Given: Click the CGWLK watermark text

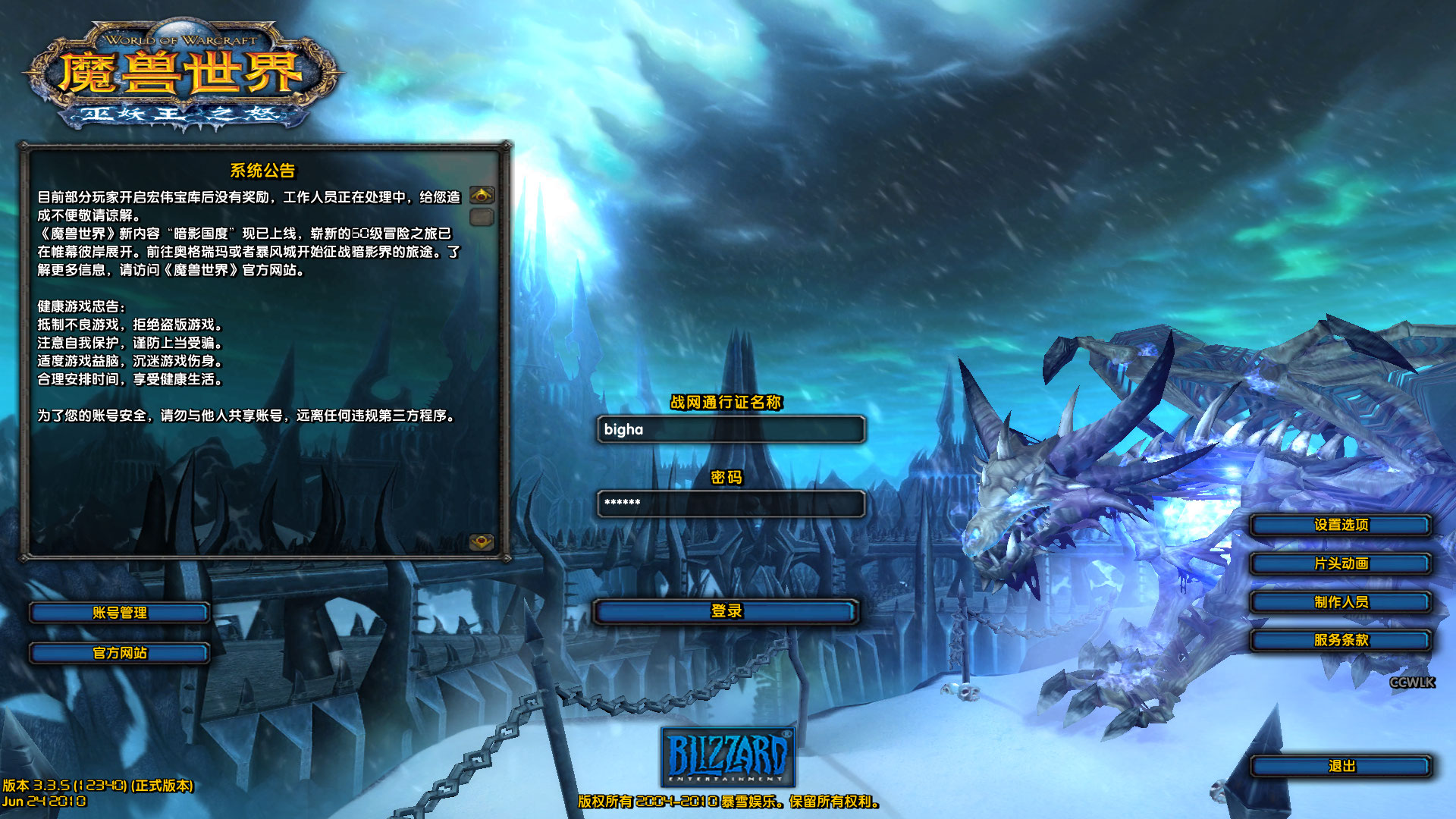Looking at the screenshot, I should (1410, 683).
